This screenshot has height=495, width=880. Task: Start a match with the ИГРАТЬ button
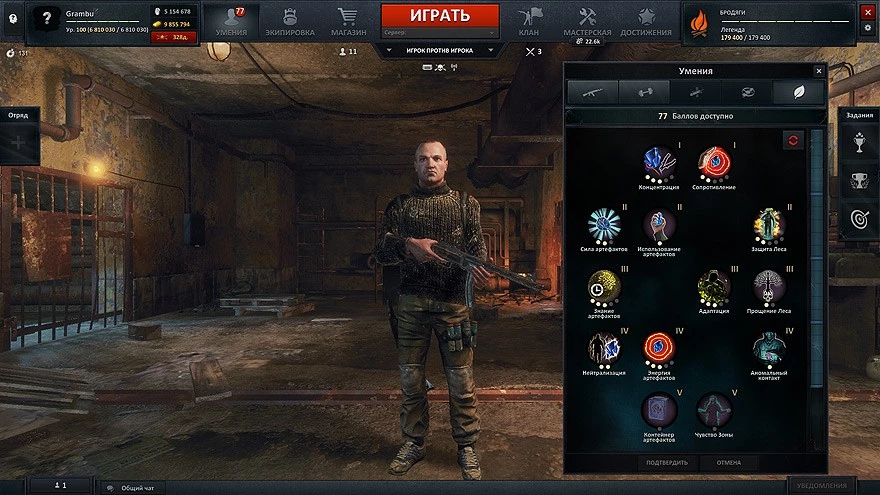click(439, 16)
